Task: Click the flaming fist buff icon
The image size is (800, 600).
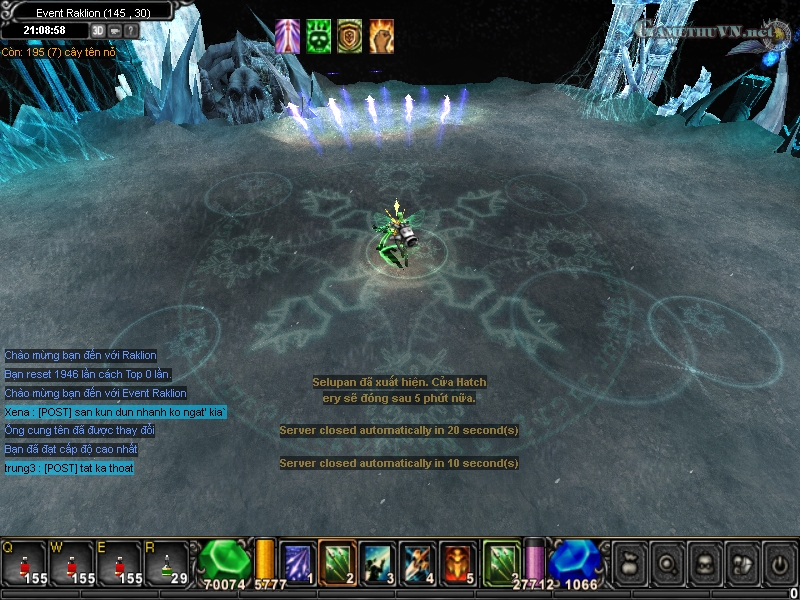Action: (x=381, y=36)
